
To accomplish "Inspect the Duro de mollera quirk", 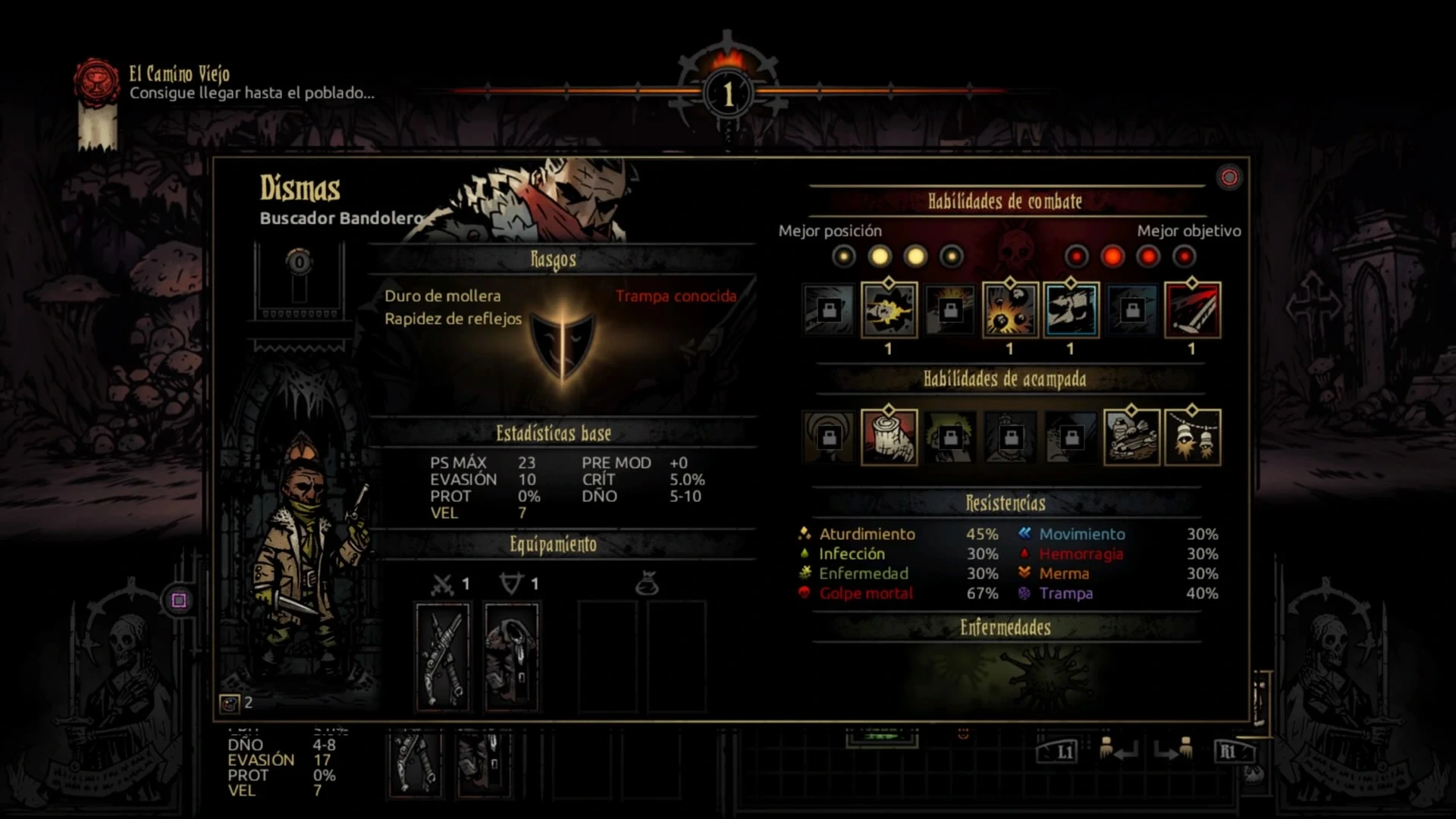I will click(442, 296).
